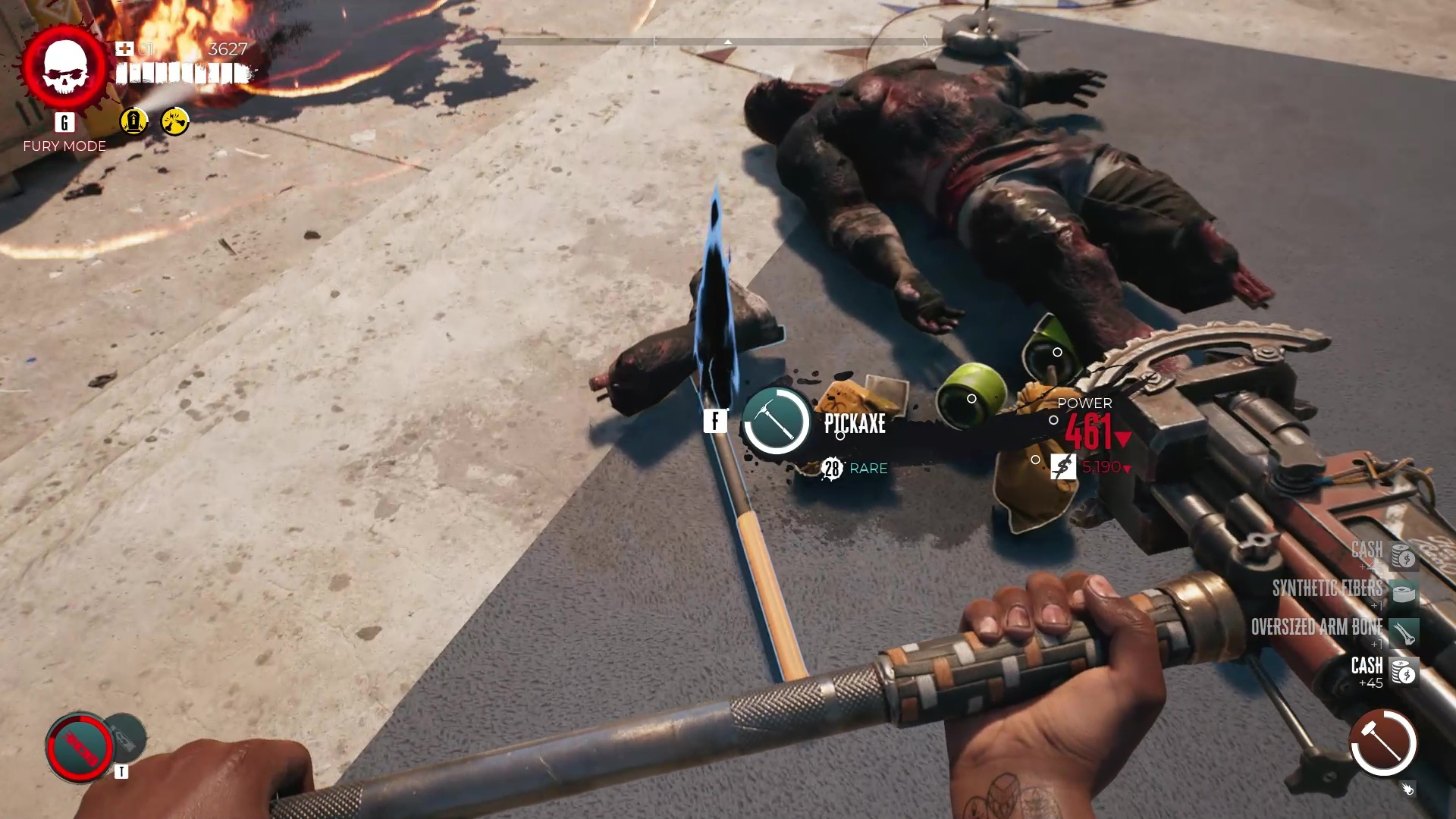This screenshot has height=819, width=1456.
Task: Expand the compass marker at screen top
Action: pyautogui.click(x=727, y=43)
